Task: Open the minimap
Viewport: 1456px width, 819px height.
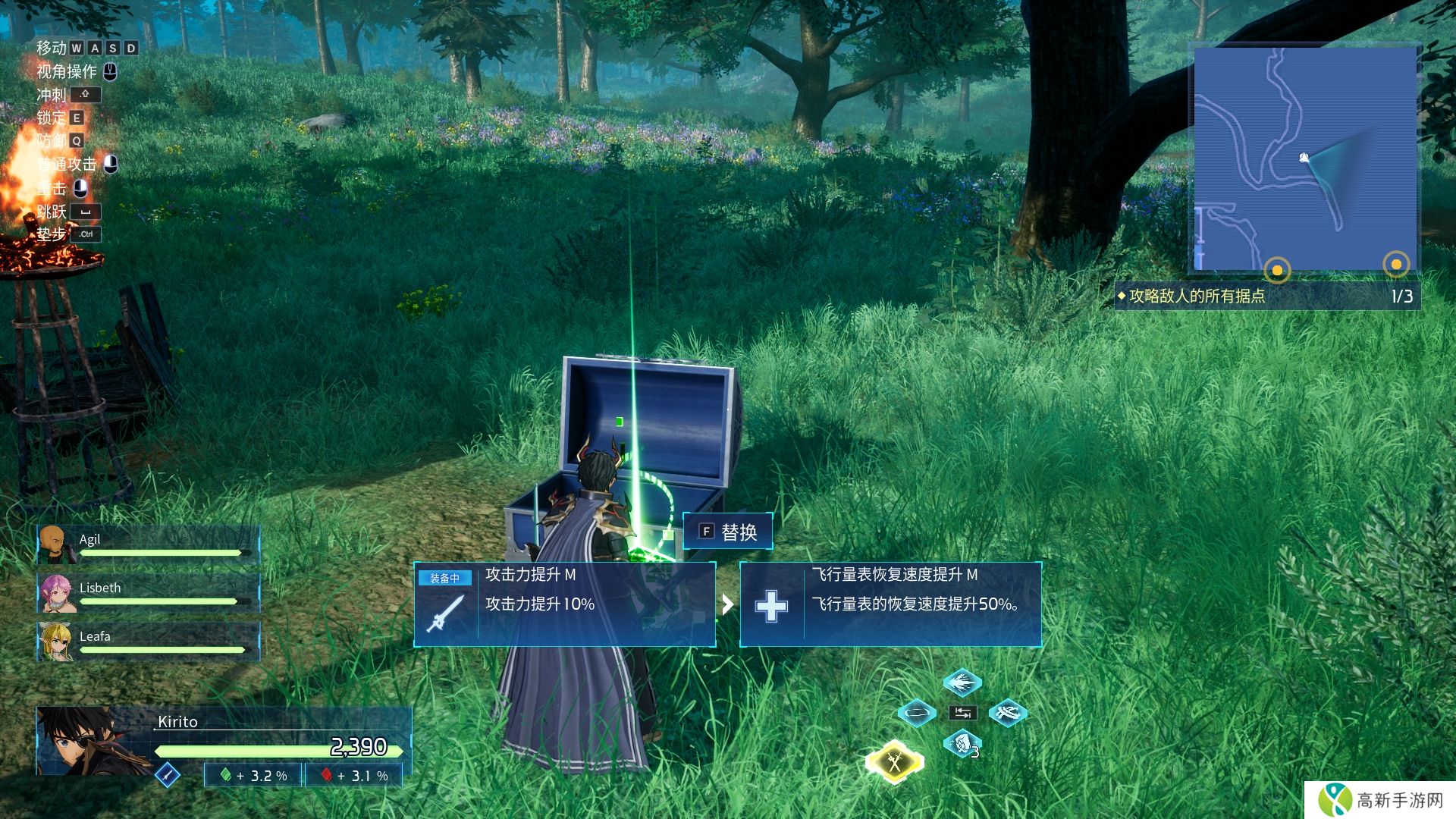Action: [x=1304, y=158]
